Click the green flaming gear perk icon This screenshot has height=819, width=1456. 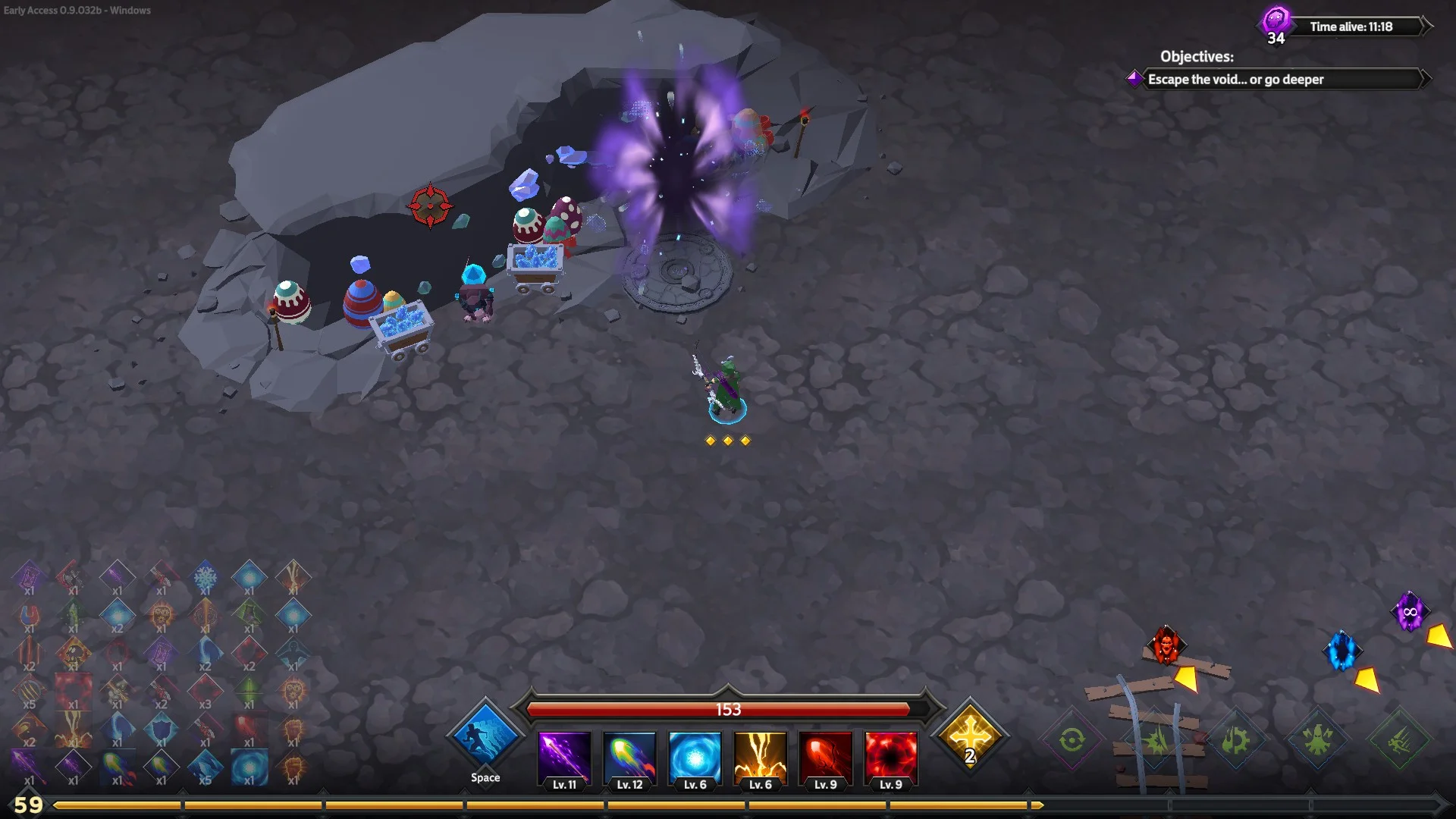[x=1235, y=739]
